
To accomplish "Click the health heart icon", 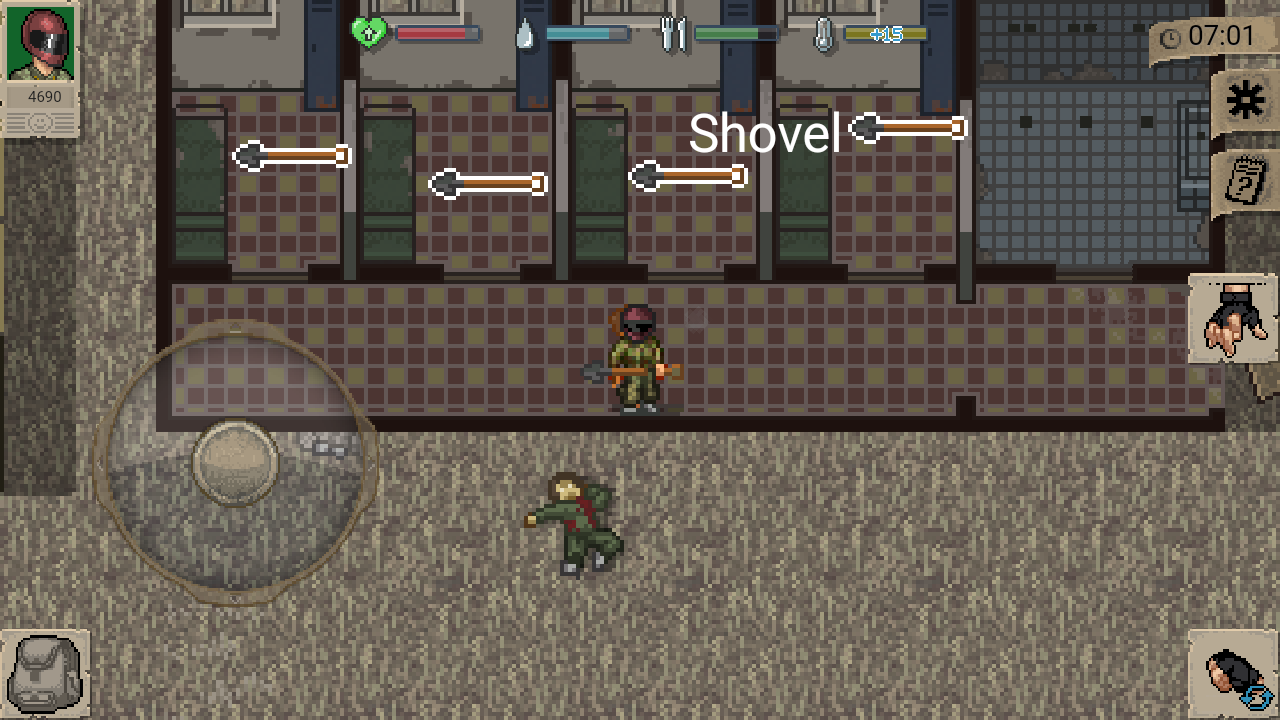I will tap(367, 32).
